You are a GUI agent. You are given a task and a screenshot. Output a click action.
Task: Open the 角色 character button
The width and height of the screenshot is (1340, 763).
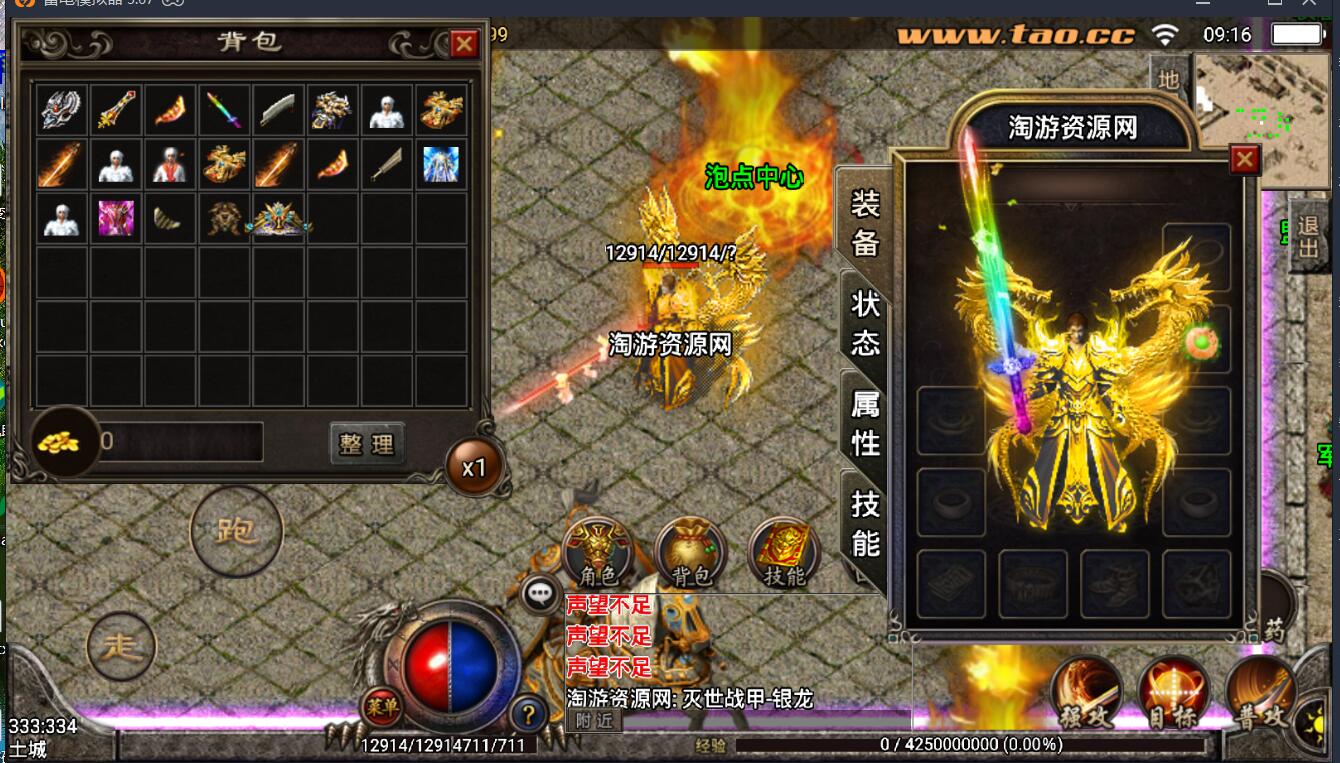pyautogui.click(x=598, y=554)
